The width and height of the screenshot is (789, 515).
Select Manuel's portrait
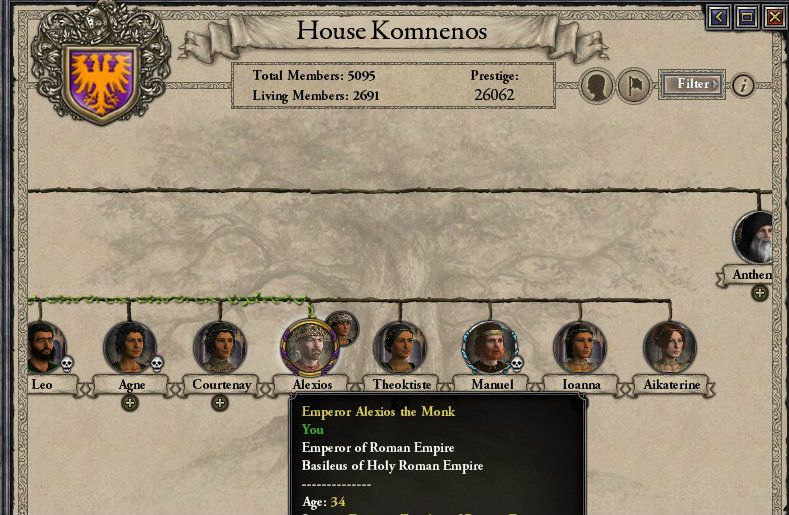[x=489, y=347]
